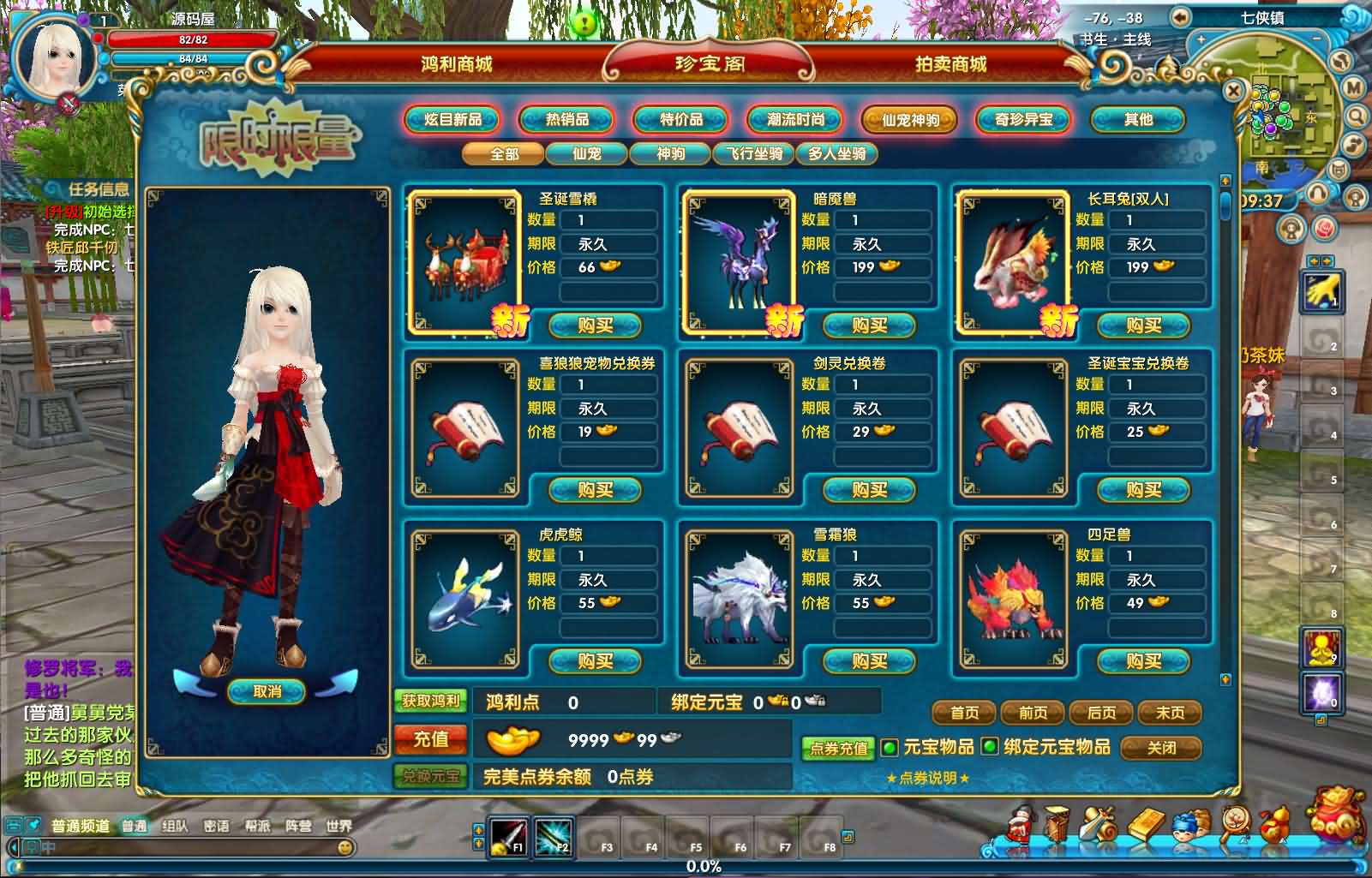Viewport: 1372px width, 878px height.
Task: Purchase the 暗魔兽 mount
Action: 869,326
